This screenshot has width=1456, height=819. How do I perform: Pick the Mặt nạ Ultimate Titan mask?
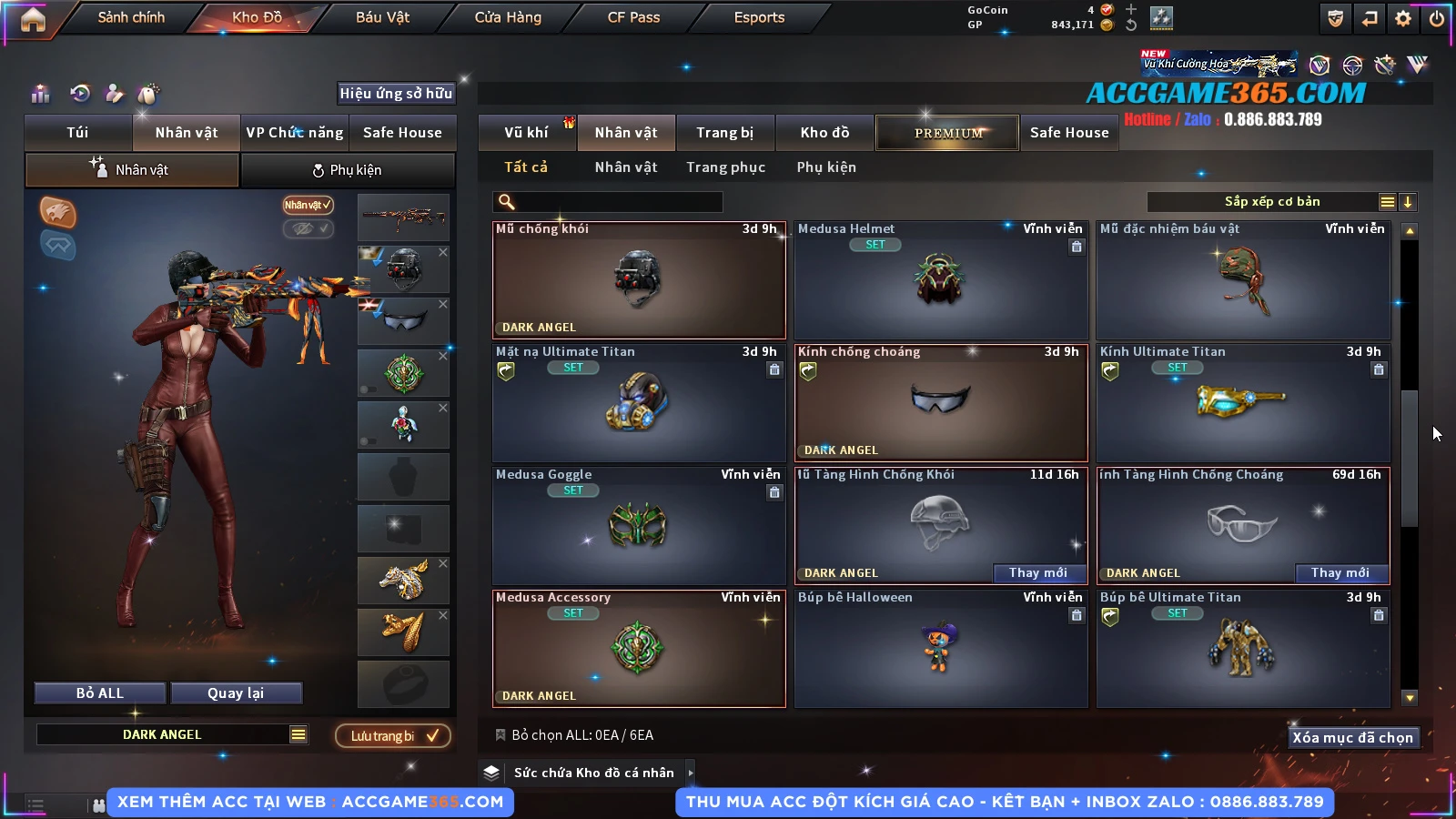[638, 404]
